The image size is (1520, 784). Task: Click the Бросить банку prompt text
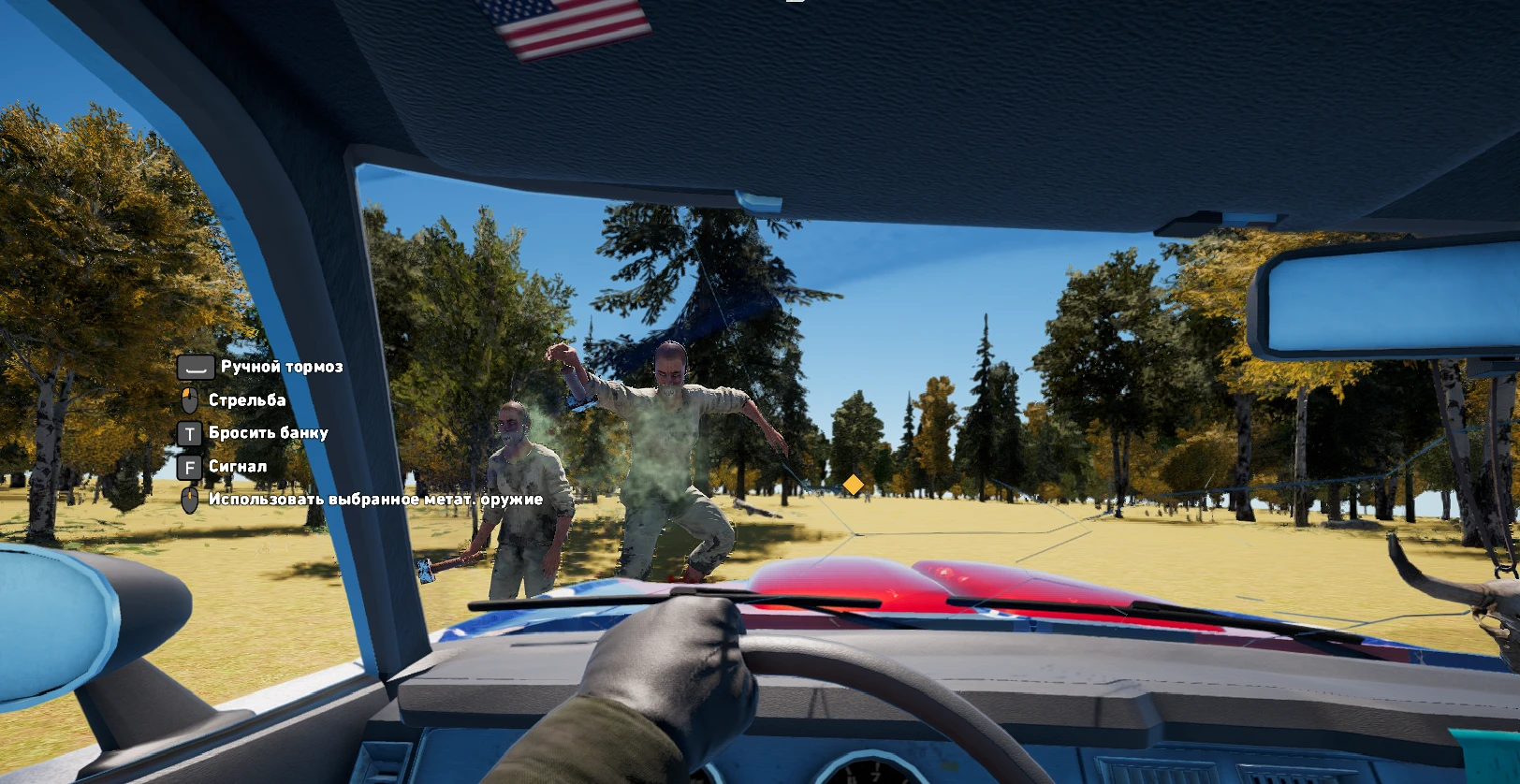coord(269,432)
